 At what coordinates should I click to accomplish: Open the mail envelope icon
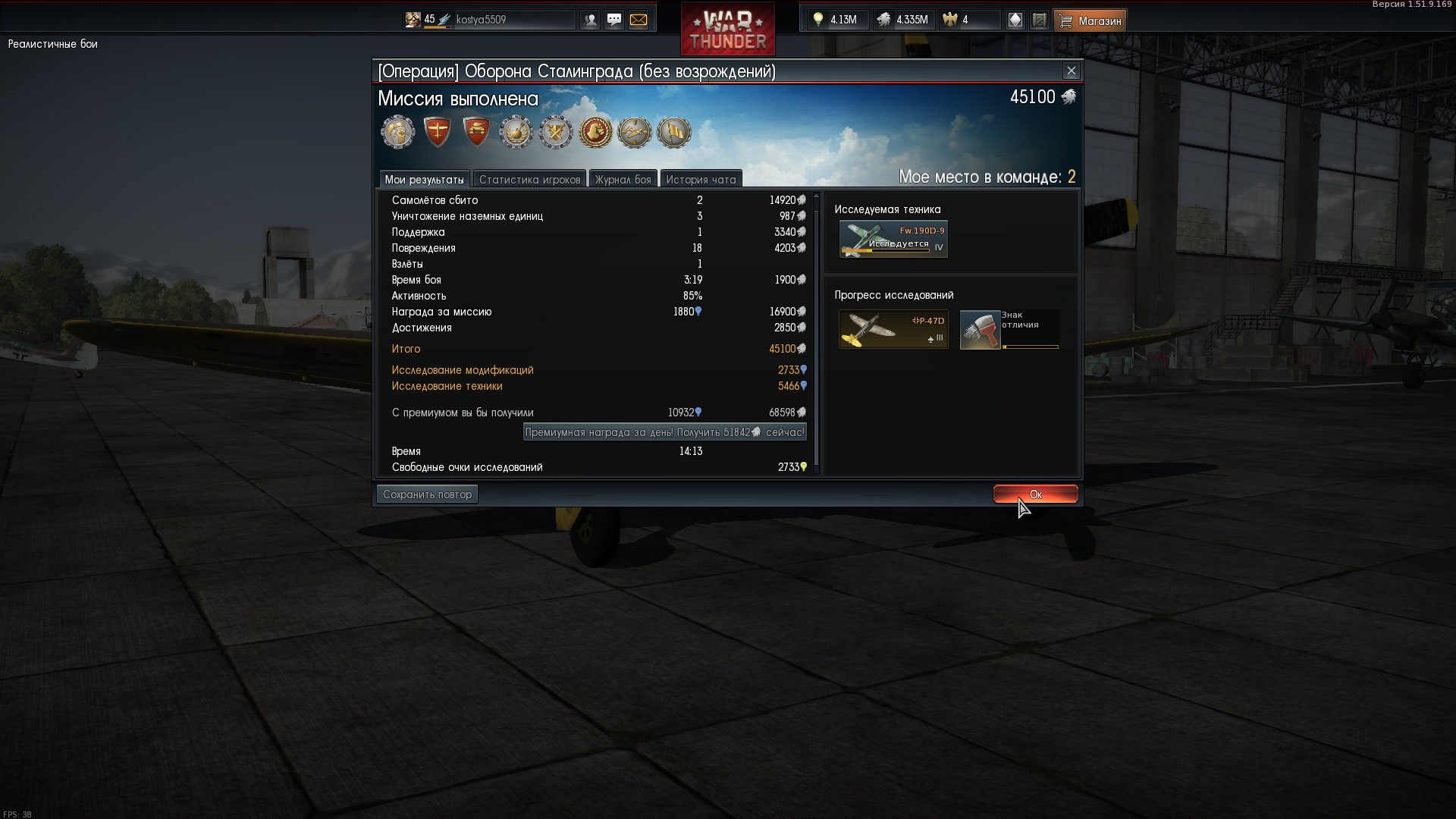(x=639, y=20)
